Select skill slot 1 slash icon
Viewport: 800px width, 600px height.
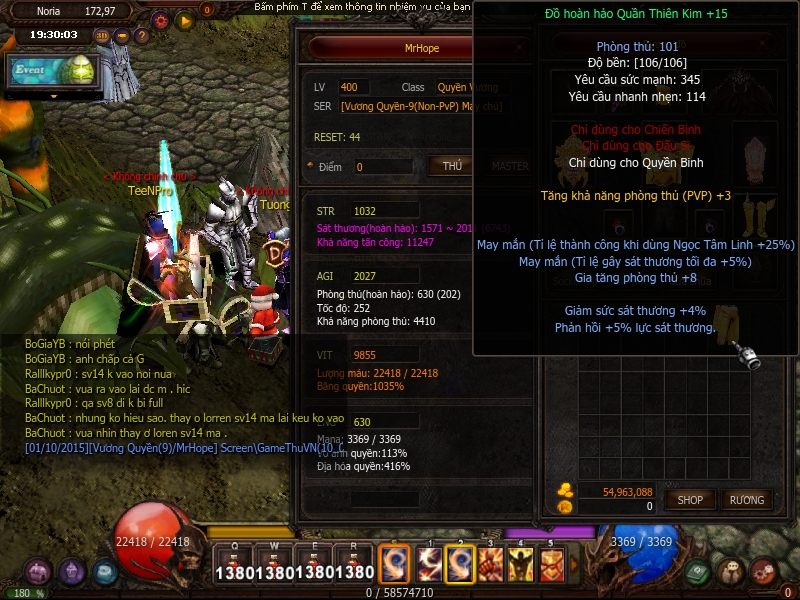(429, 565)
